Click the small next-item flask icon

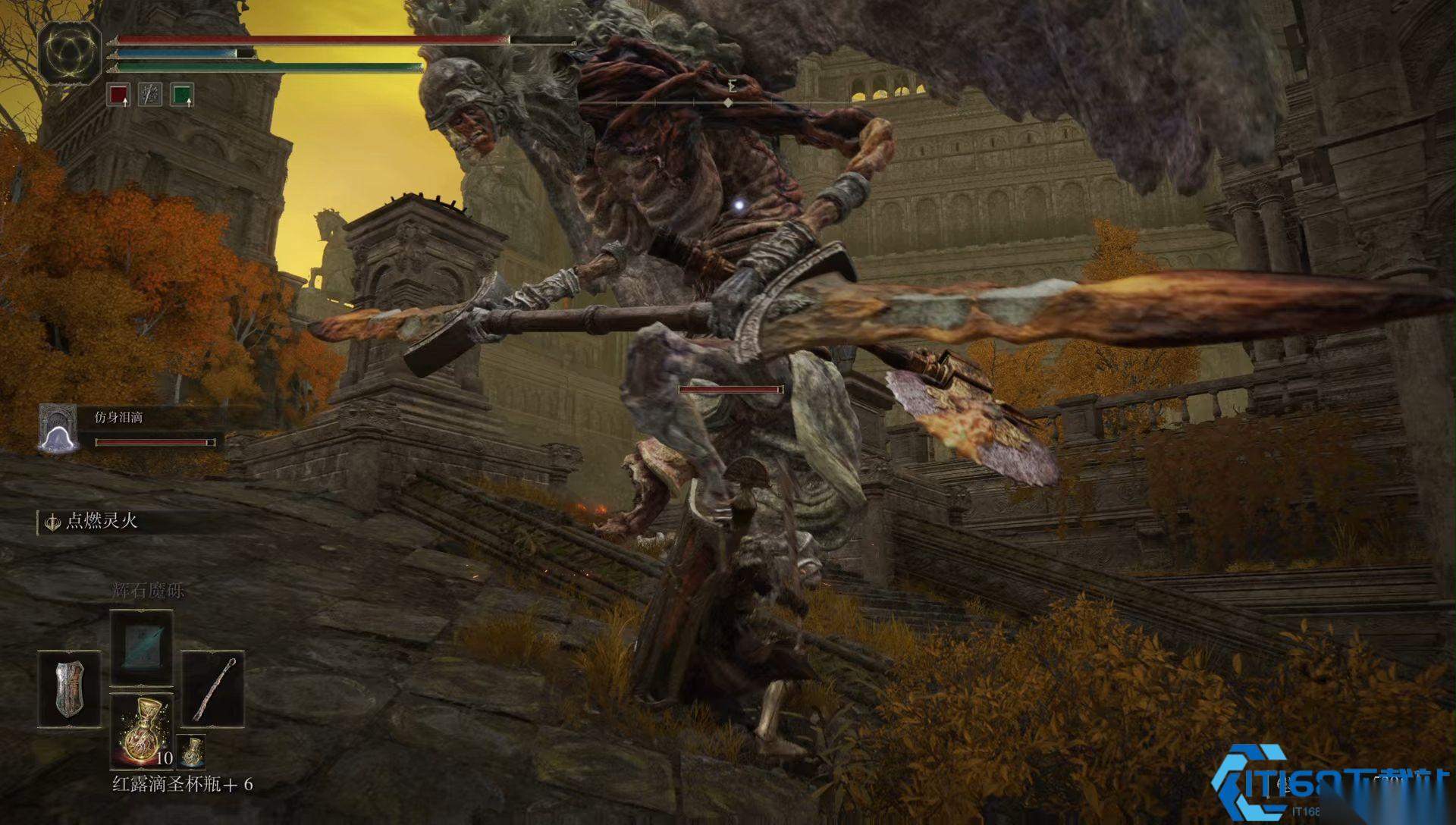tap(192, 750)
